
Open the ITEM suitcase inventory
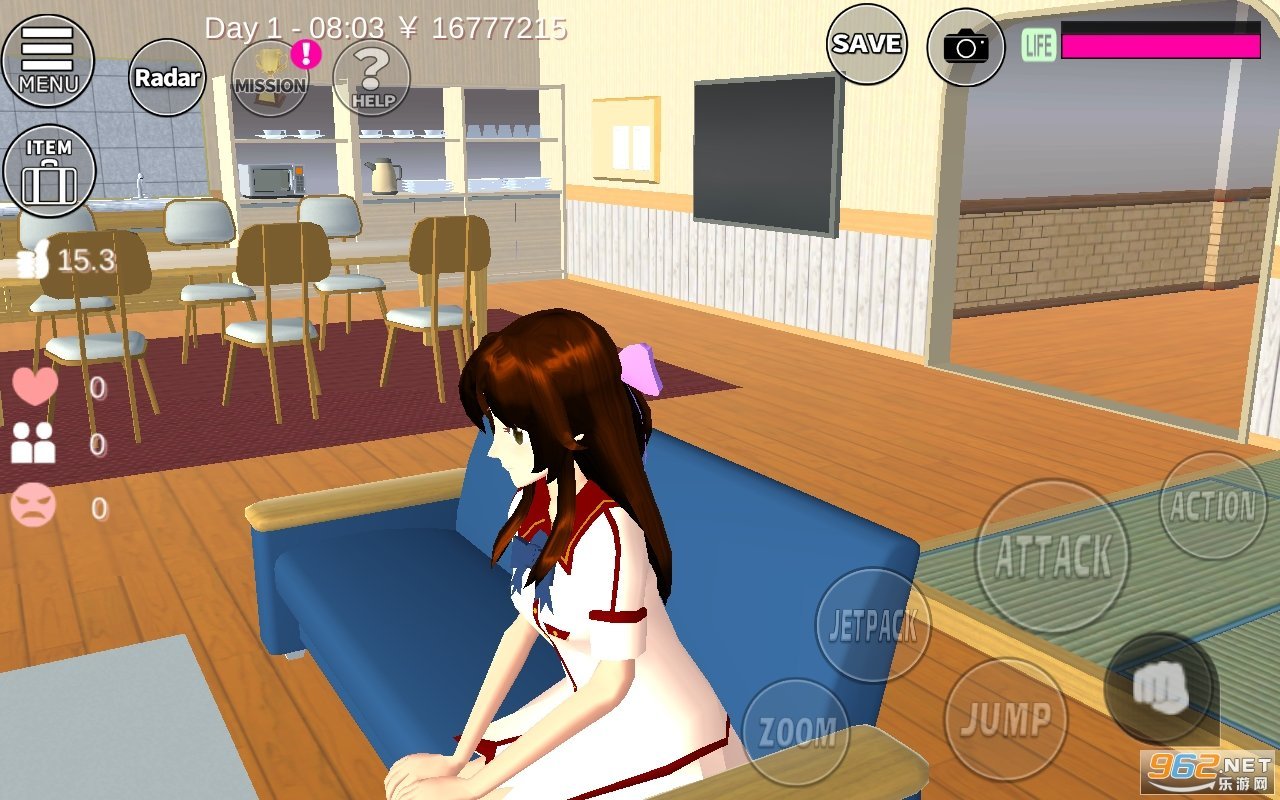pos(49,170)
